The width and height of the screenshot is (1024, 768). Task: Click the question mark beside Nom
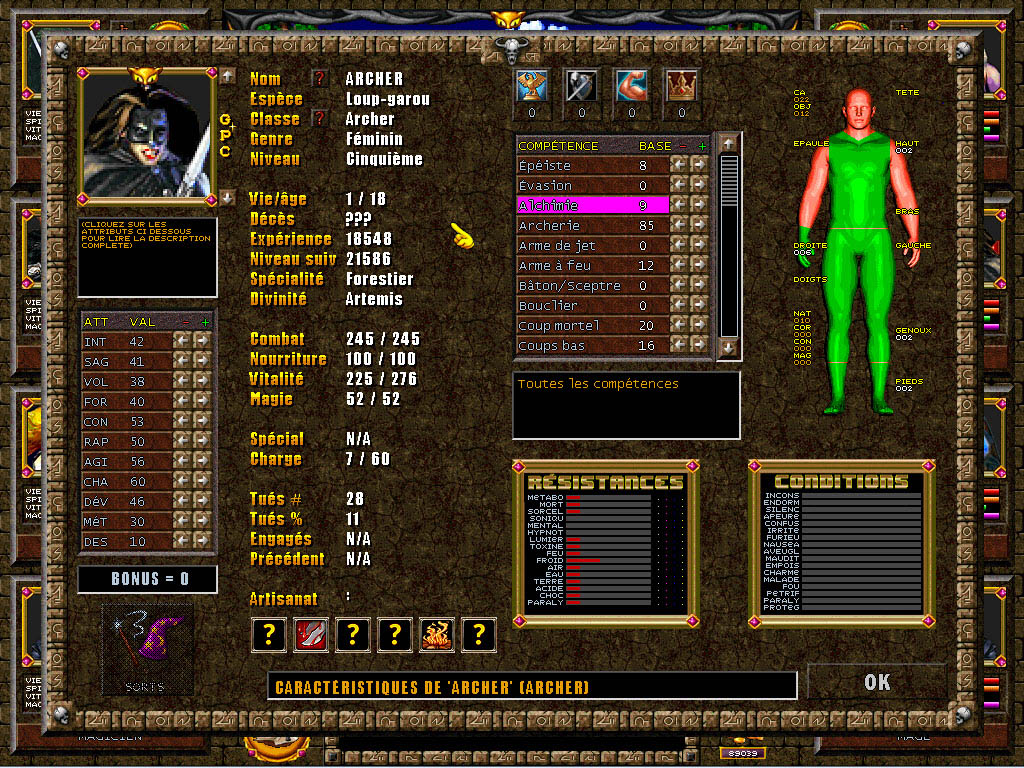tap(320, 78)
